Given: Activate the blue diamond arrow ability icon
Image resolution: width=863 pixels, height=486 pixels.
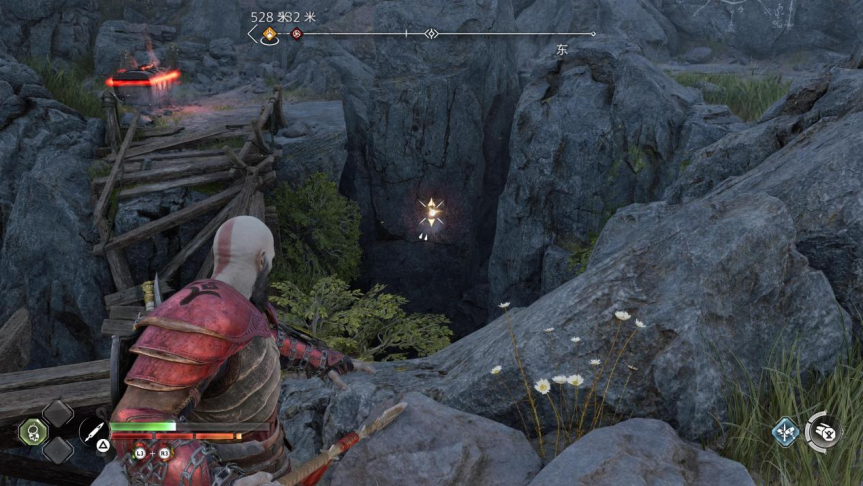Looking at the screenshot, I should (x=785, y=432).
